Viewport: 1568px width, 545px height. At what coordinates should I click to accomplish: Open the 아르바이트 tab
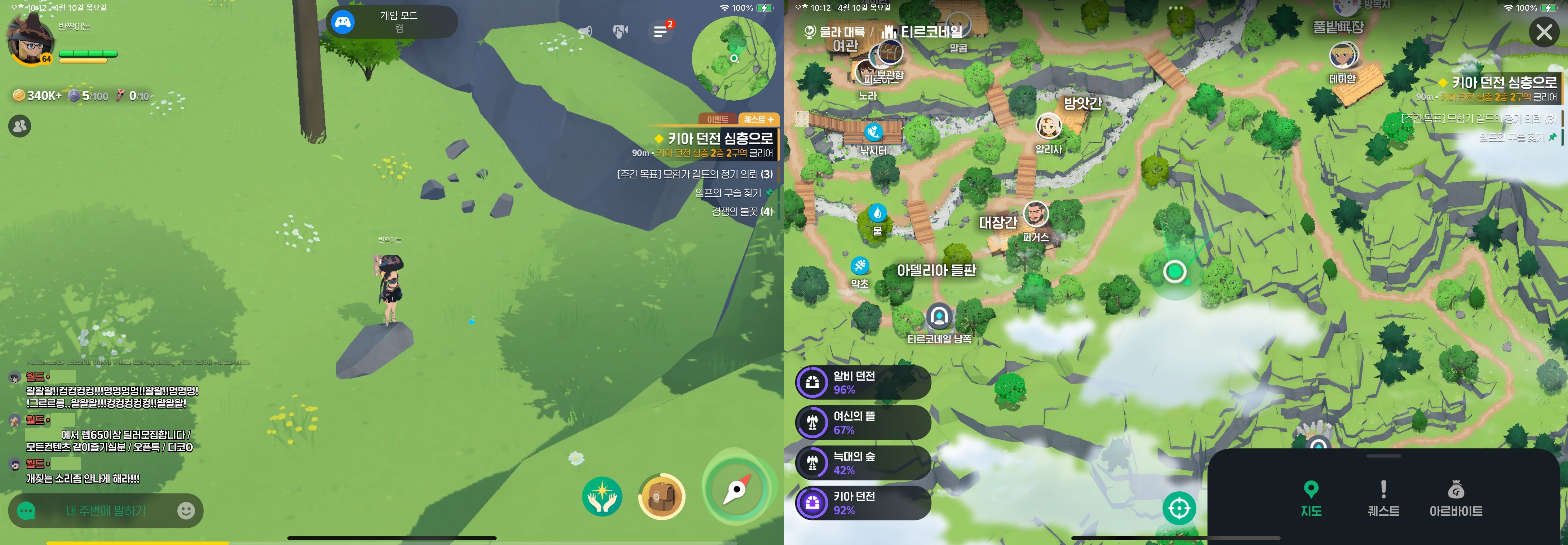tap(1455, 498)
